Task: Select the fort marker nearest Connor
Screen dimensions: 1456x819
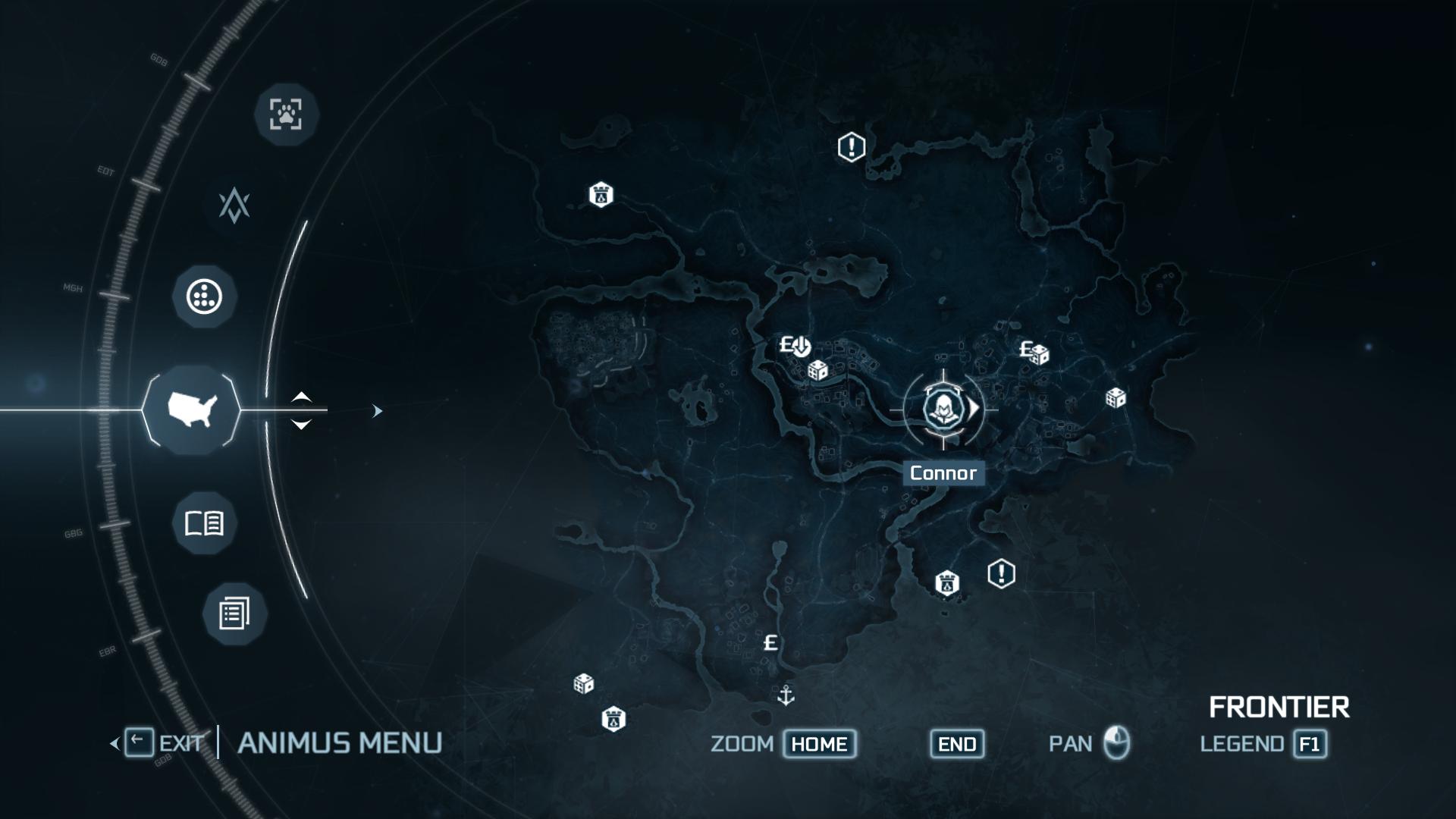Action: (946, 583)
